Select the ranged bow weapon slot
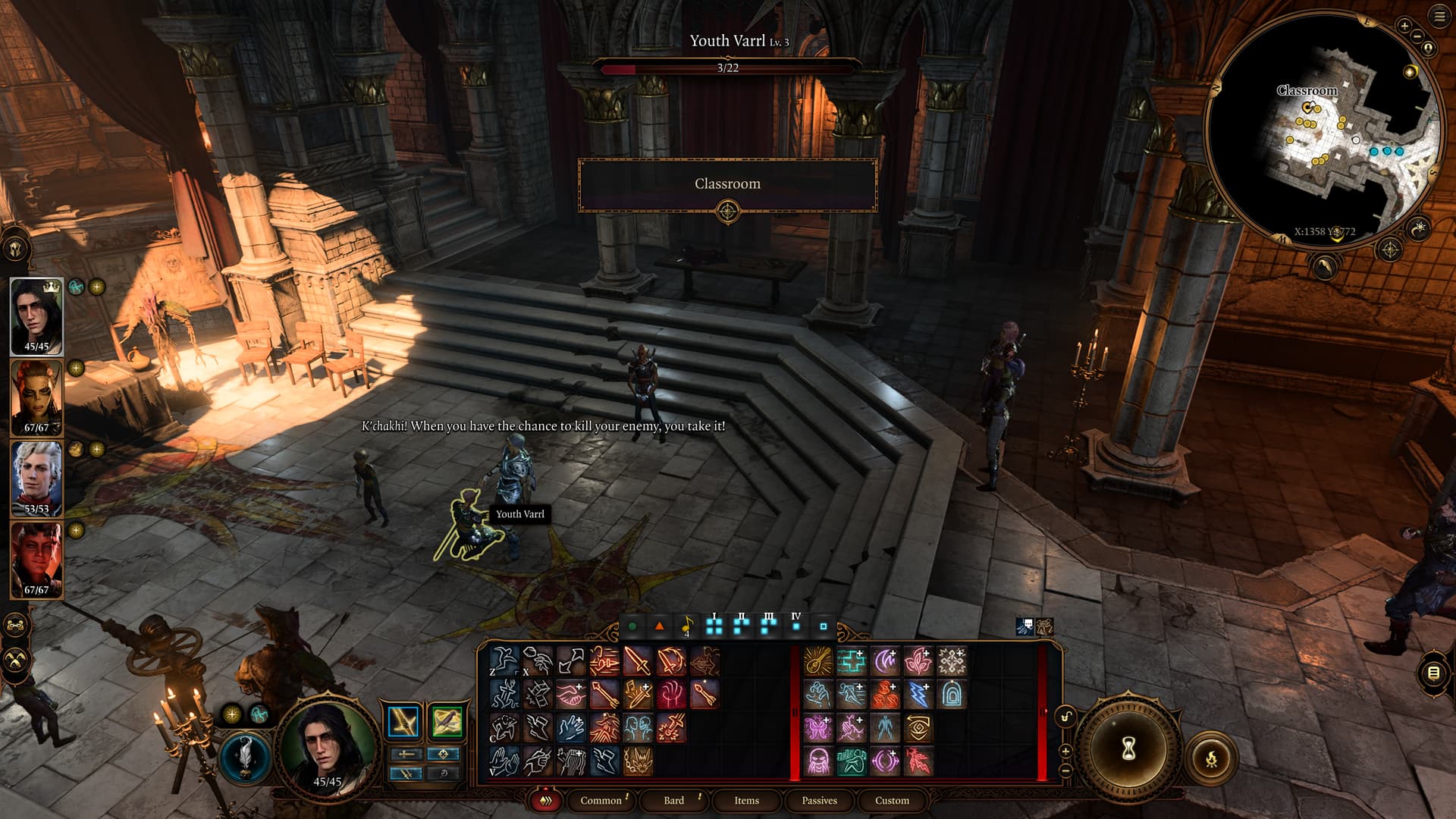This screenshot has height=819, width=1456. coord(446,721)
